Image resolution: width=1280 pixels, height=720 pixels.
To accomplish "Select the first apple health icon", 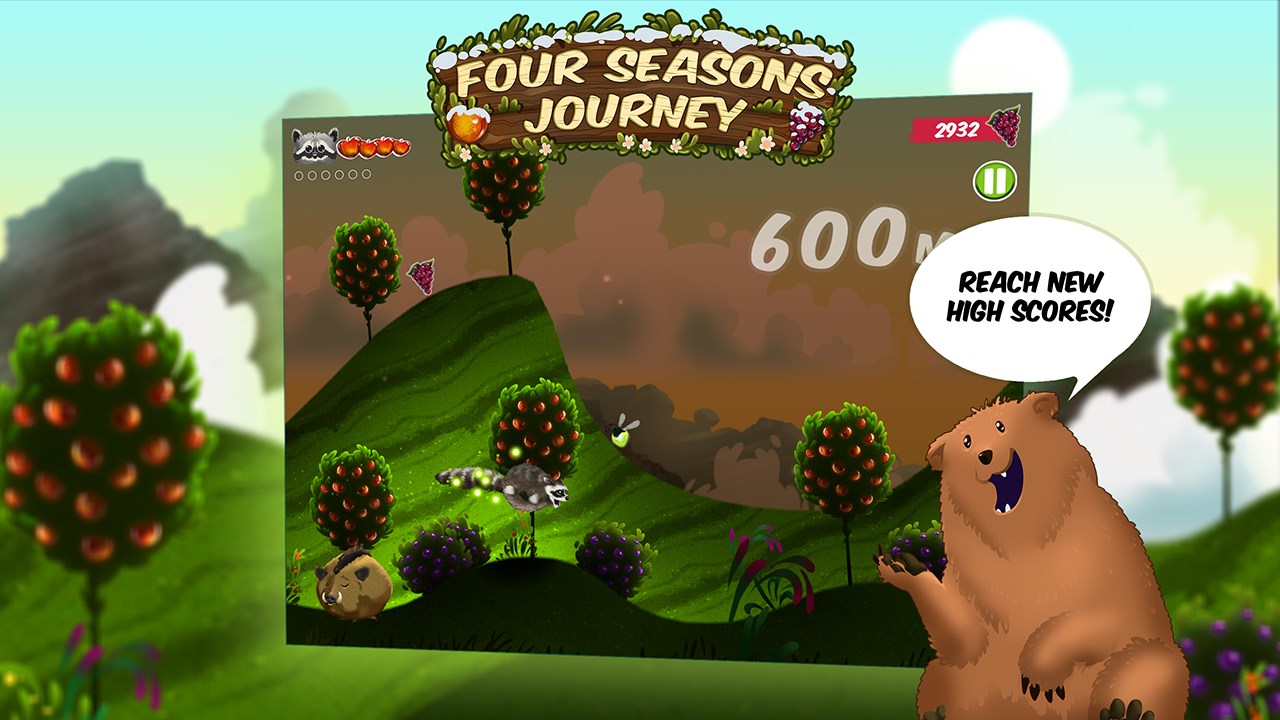I will [x=349, y=148].
